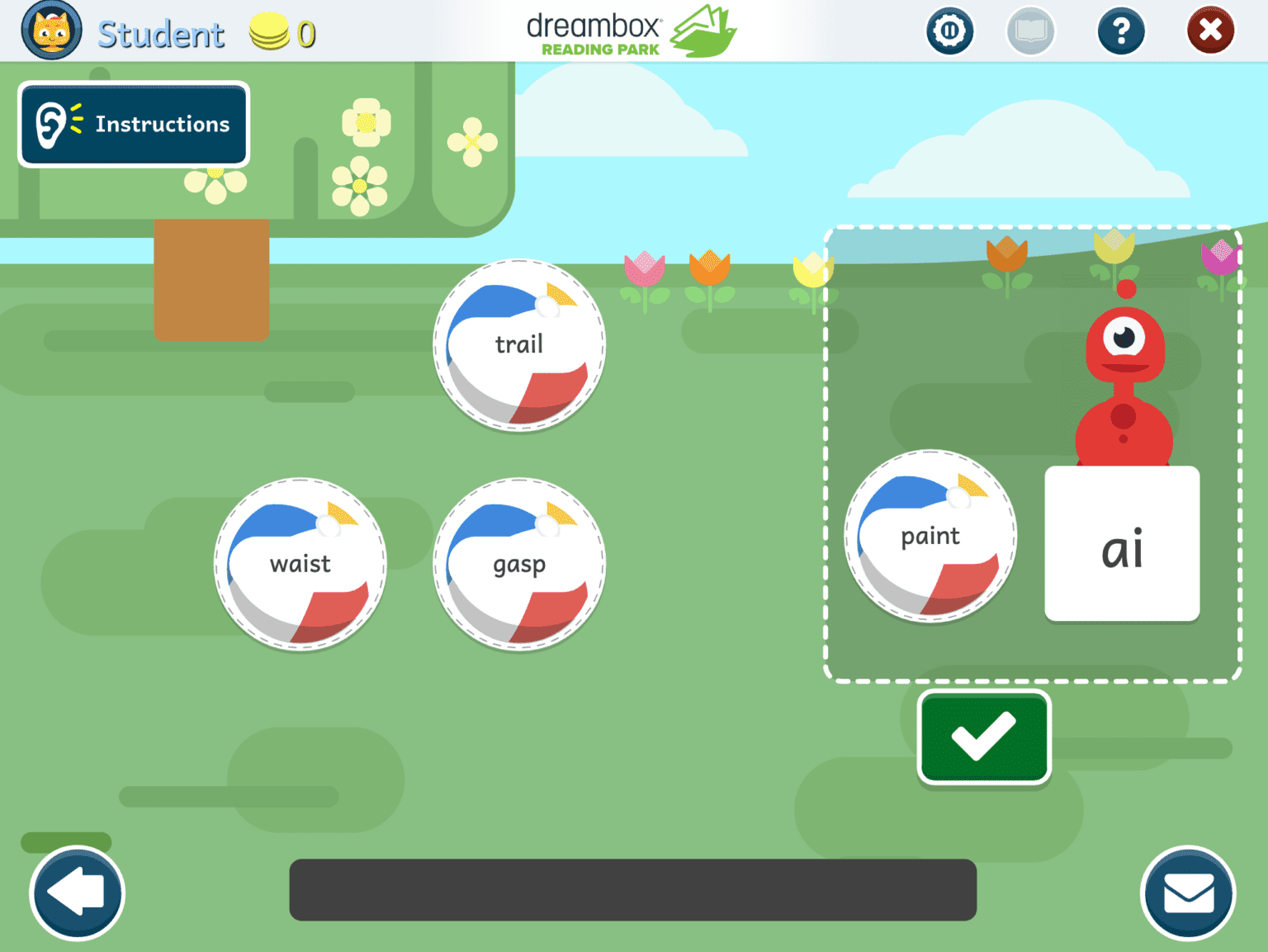The height and width of the screenshot is (952, 1268).
Task: Open the mail envelope icon
Action: 1189,893
